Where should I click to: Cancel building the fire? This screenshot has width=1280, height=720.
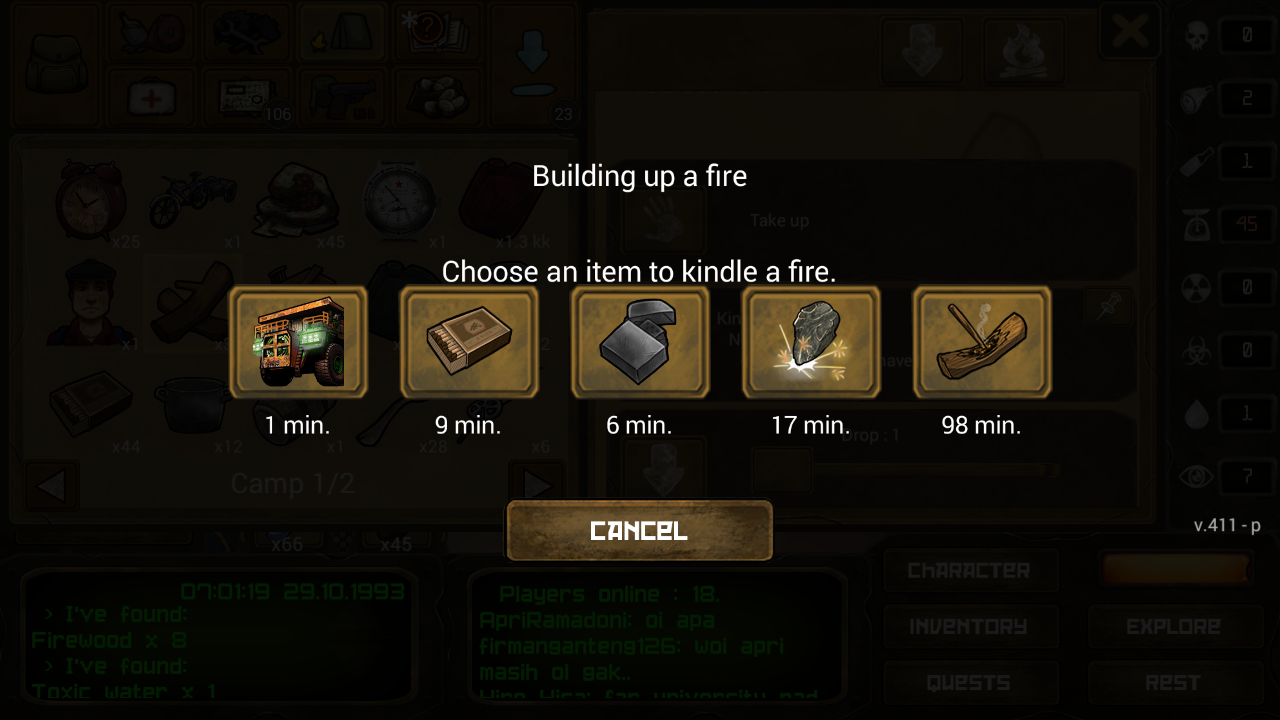point(639,530)
